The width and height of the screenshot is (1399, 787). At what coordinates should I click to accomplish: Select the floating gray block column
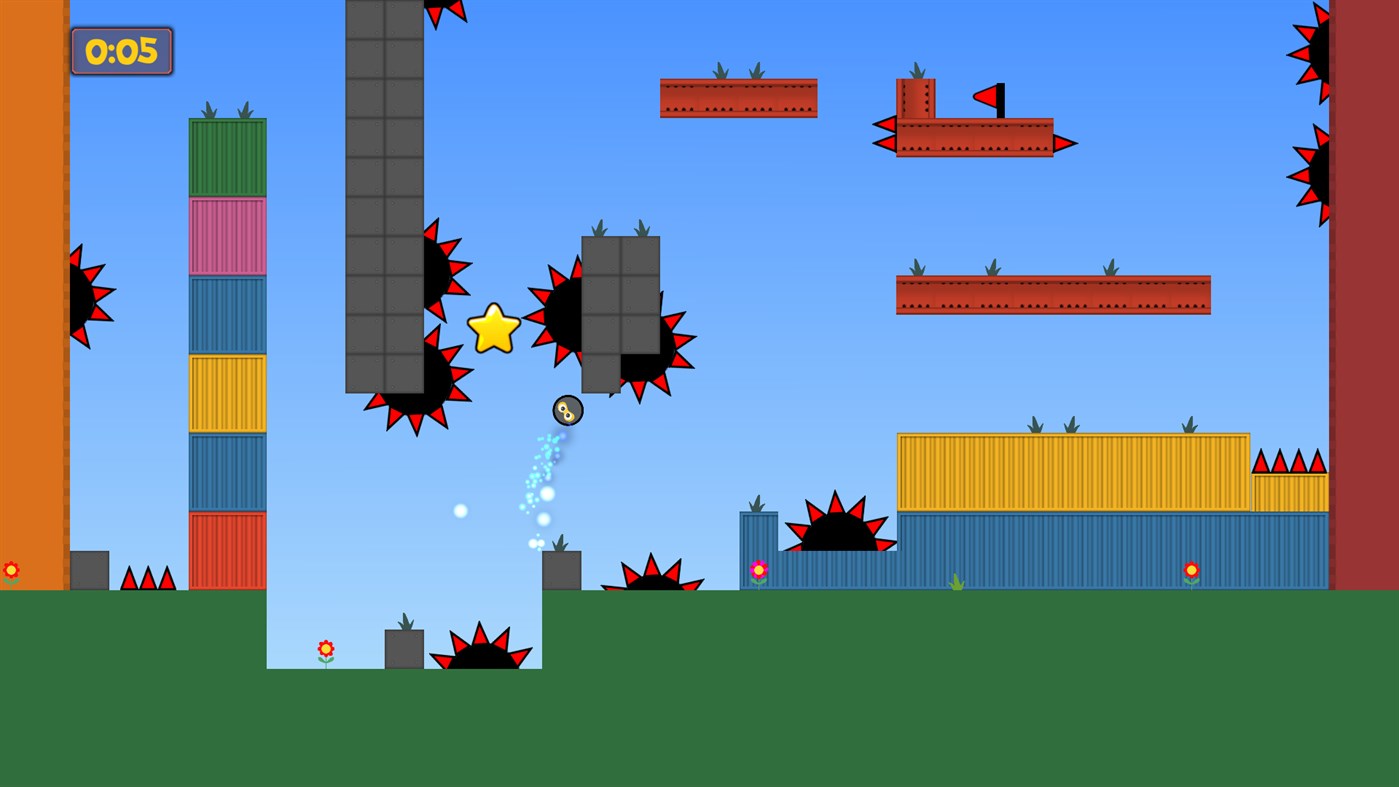point(620,300)
